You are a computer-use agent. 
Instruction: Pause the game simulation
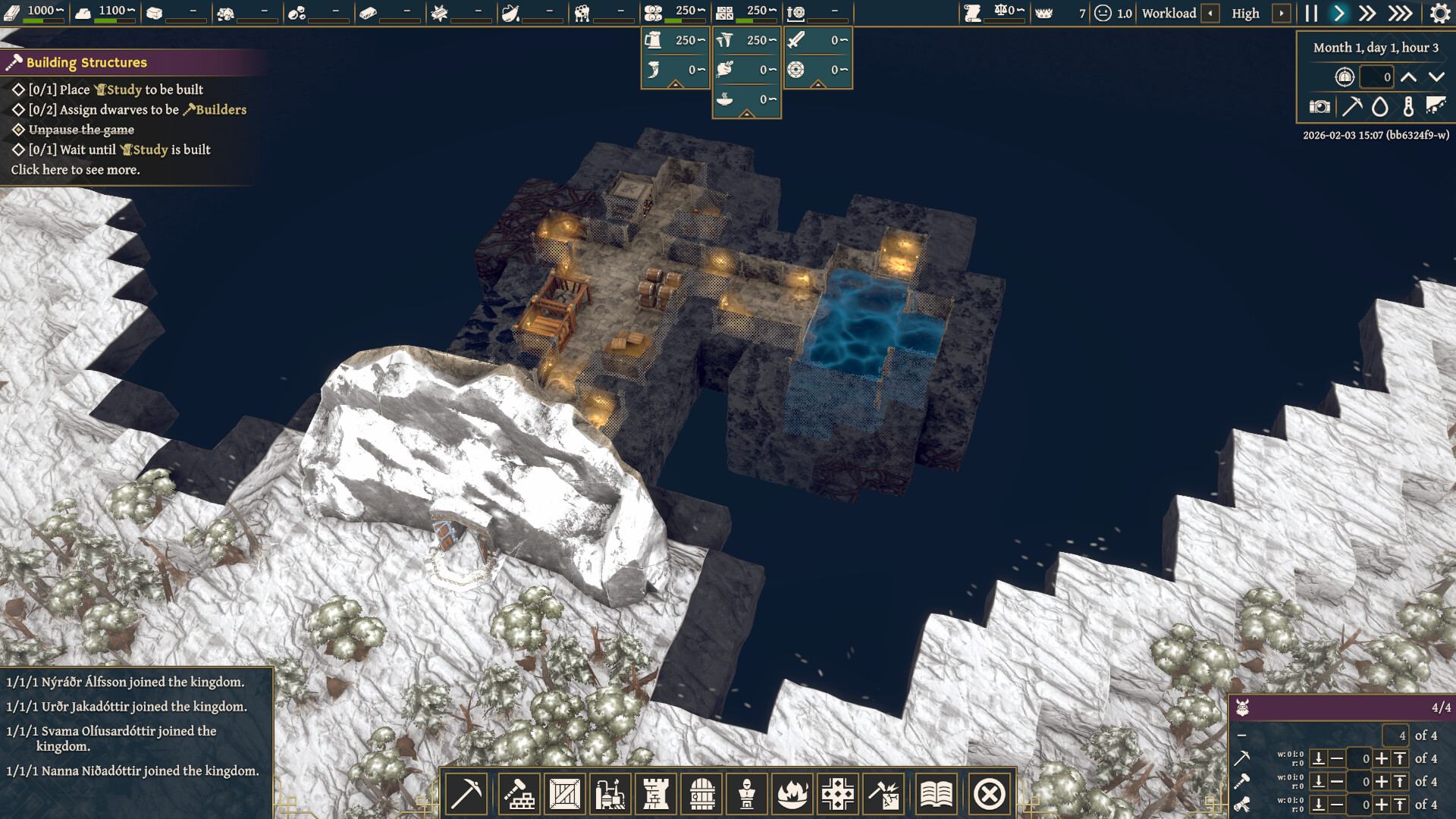point(1310,13)
